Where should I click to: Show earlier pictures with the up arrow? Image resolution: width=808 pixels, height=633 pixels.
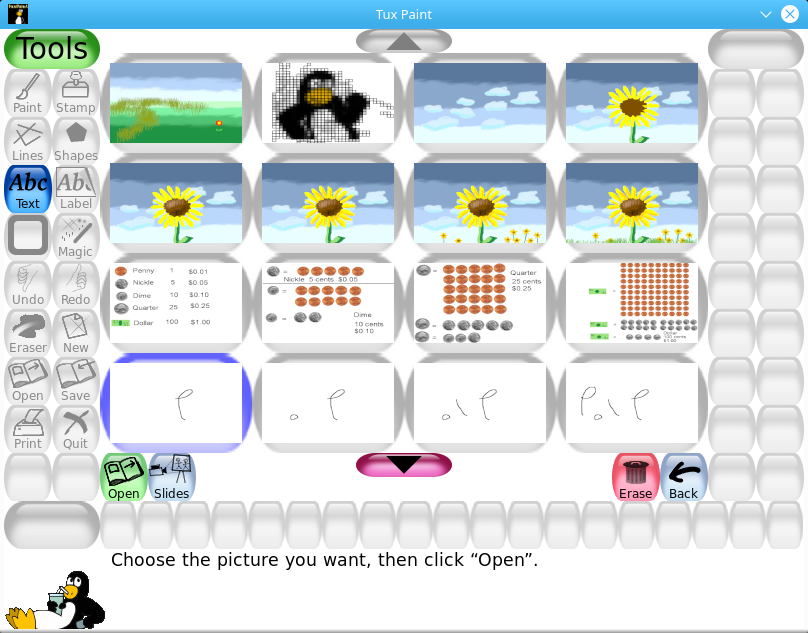(x=404, y=41)
